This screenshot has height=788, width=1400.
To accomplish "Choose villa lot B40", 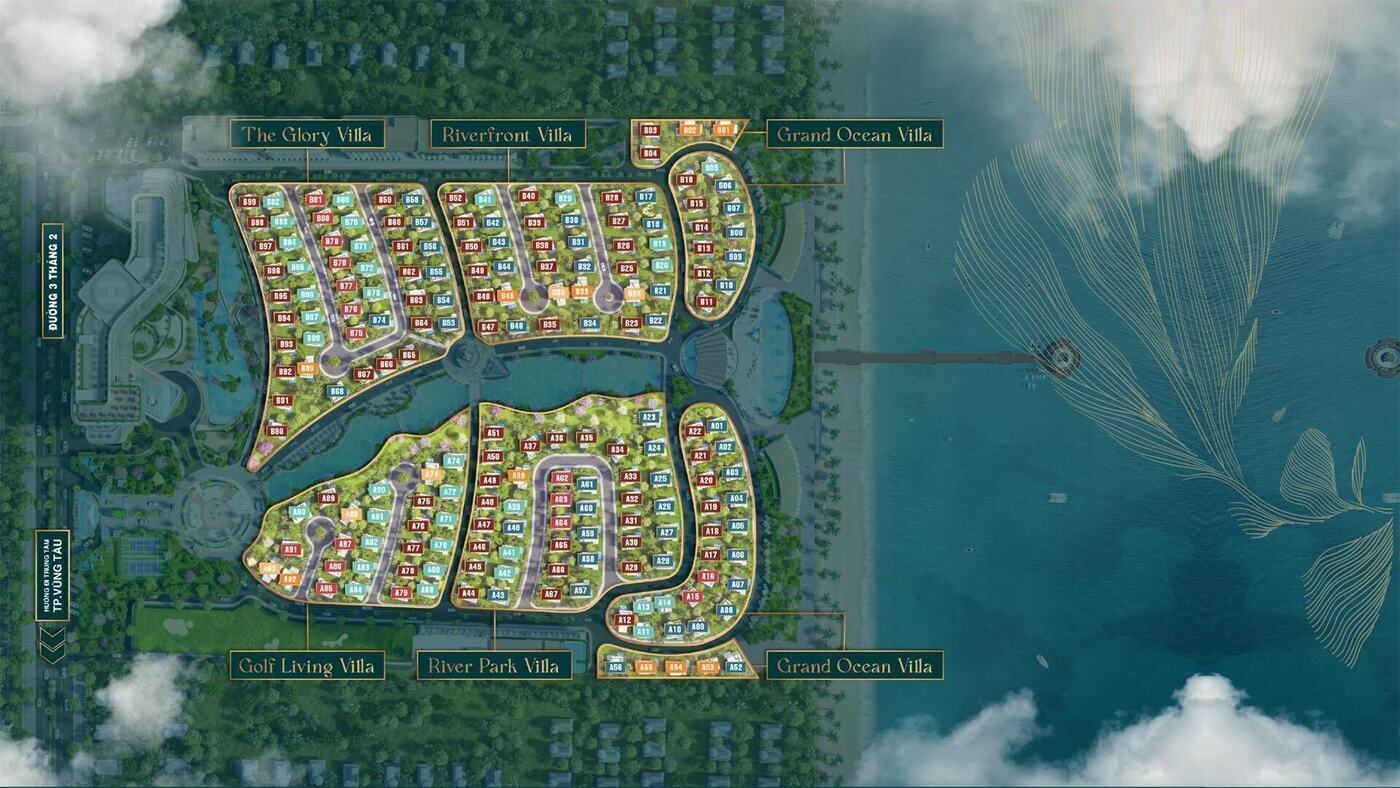I will pyautogui.click(x=529, y=196).
